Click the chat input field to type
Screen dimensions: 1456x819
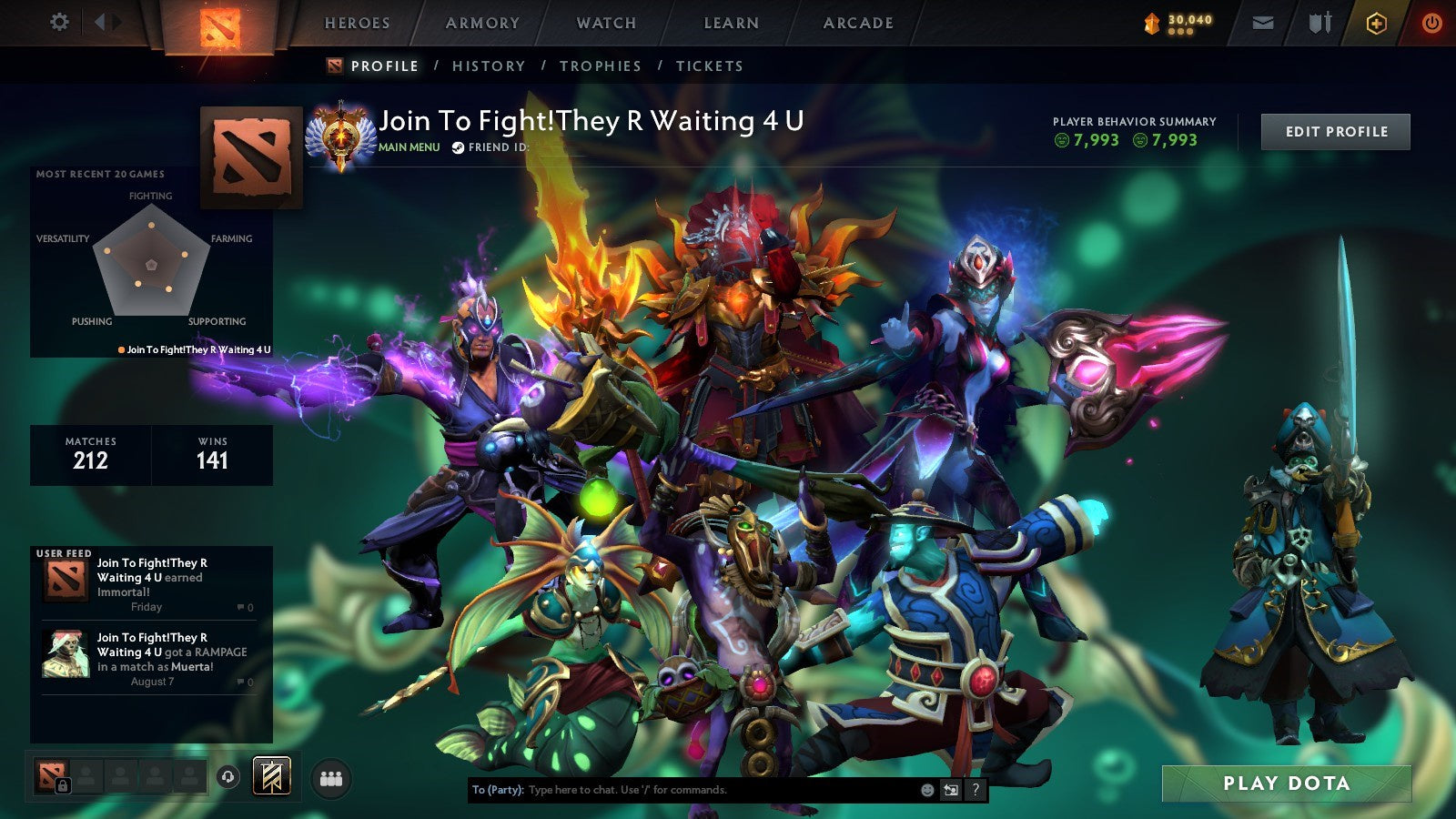click(x=682, y=790)
